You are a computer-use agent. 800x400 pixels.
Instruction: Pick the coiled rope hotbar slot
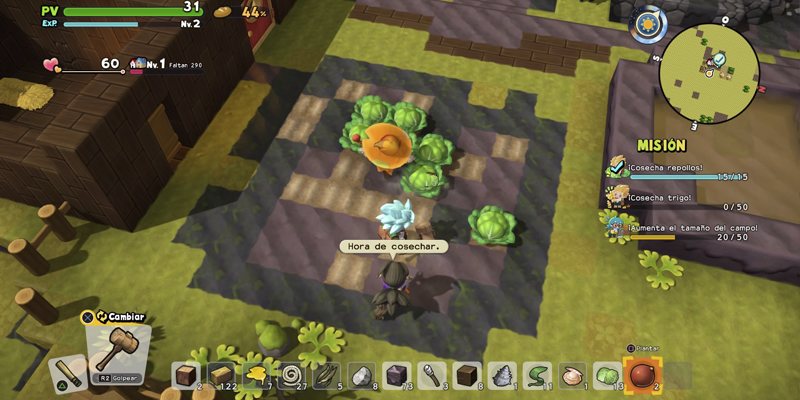[292, 375]
